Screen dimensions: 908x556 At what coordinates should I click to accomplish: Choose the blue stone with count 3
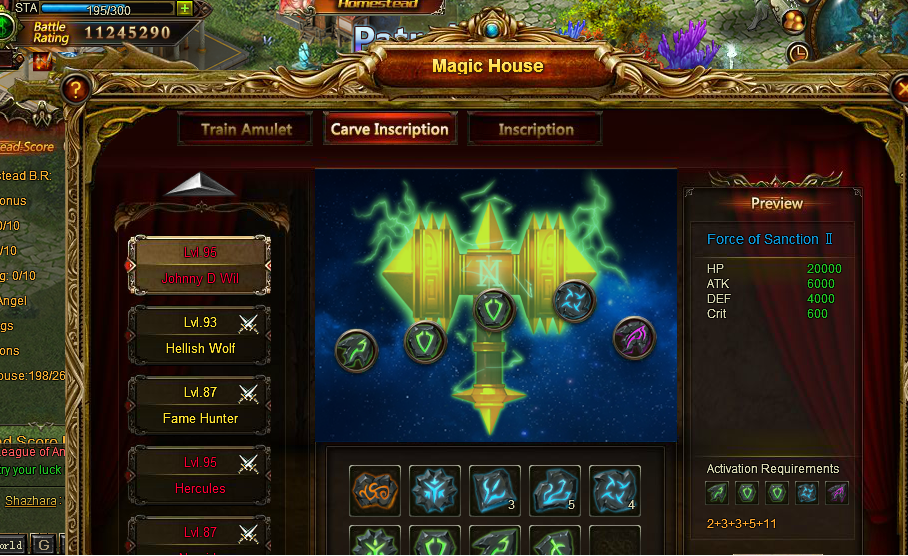(494, 491)
